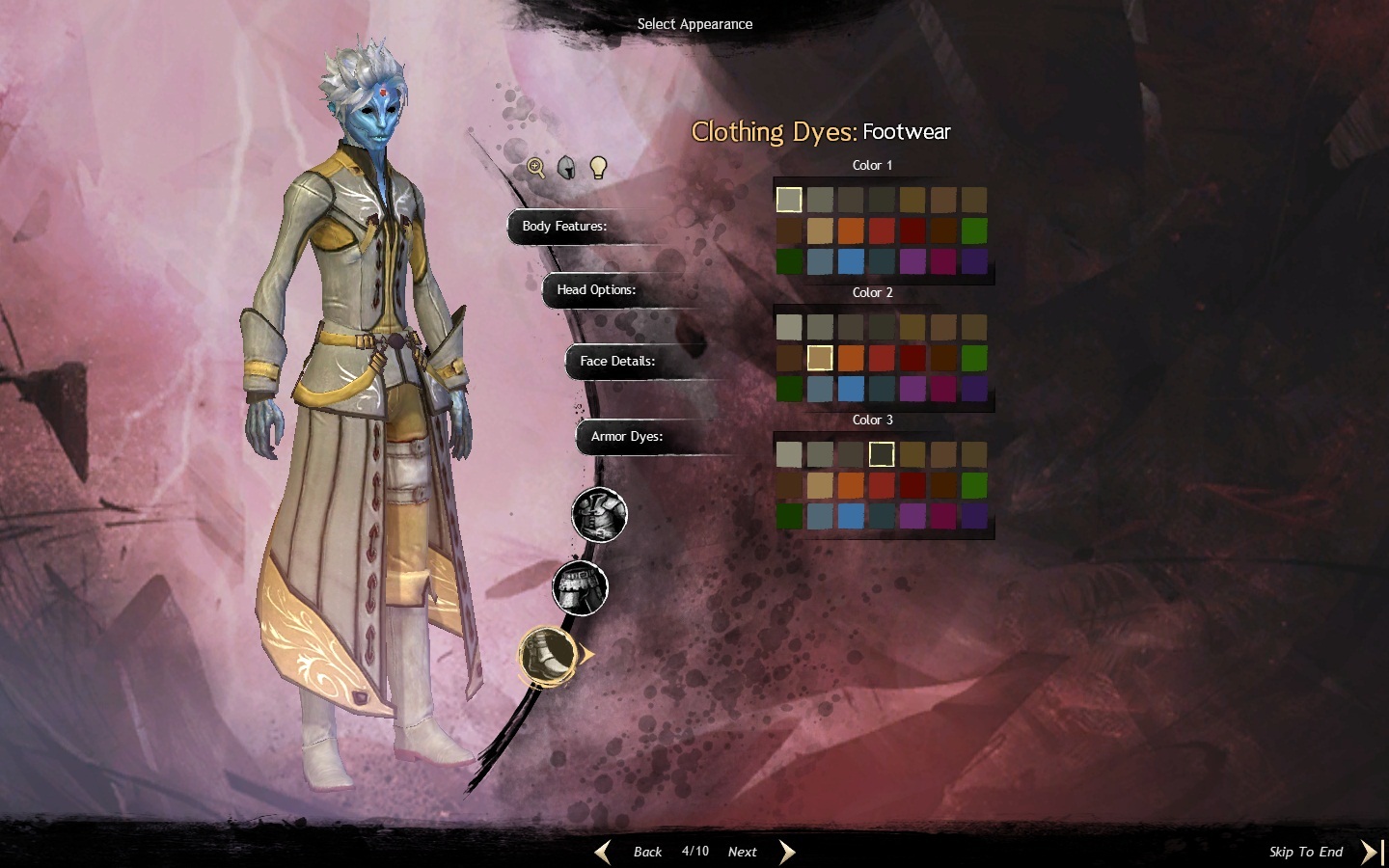This screenshot has width=1389, height=868.
Task: Toggle the helmet display icon
Action: 567,168
